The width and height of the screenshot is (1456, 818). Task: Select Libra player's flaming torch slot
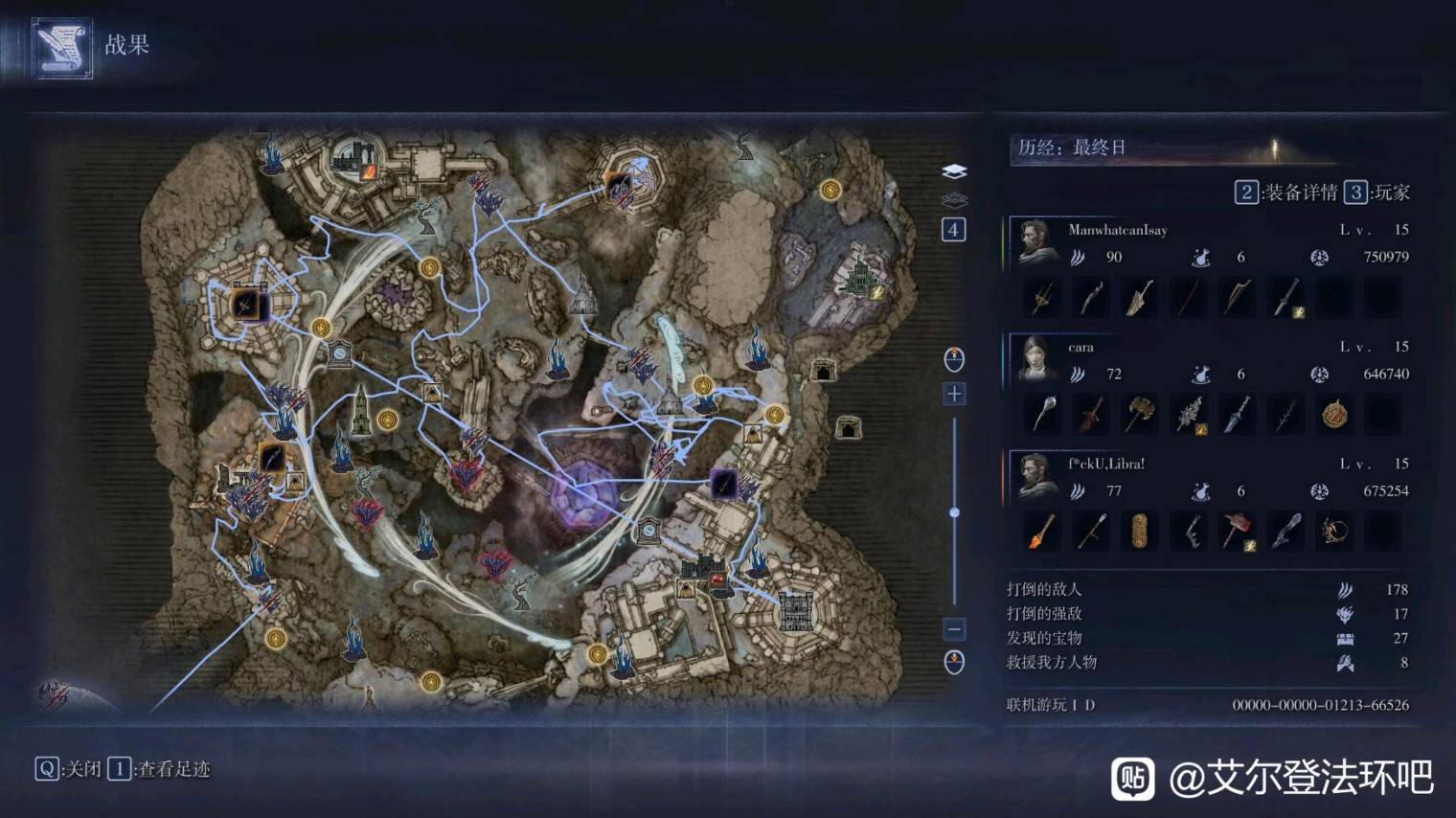pyautogui.click(x=1041, y=532)
